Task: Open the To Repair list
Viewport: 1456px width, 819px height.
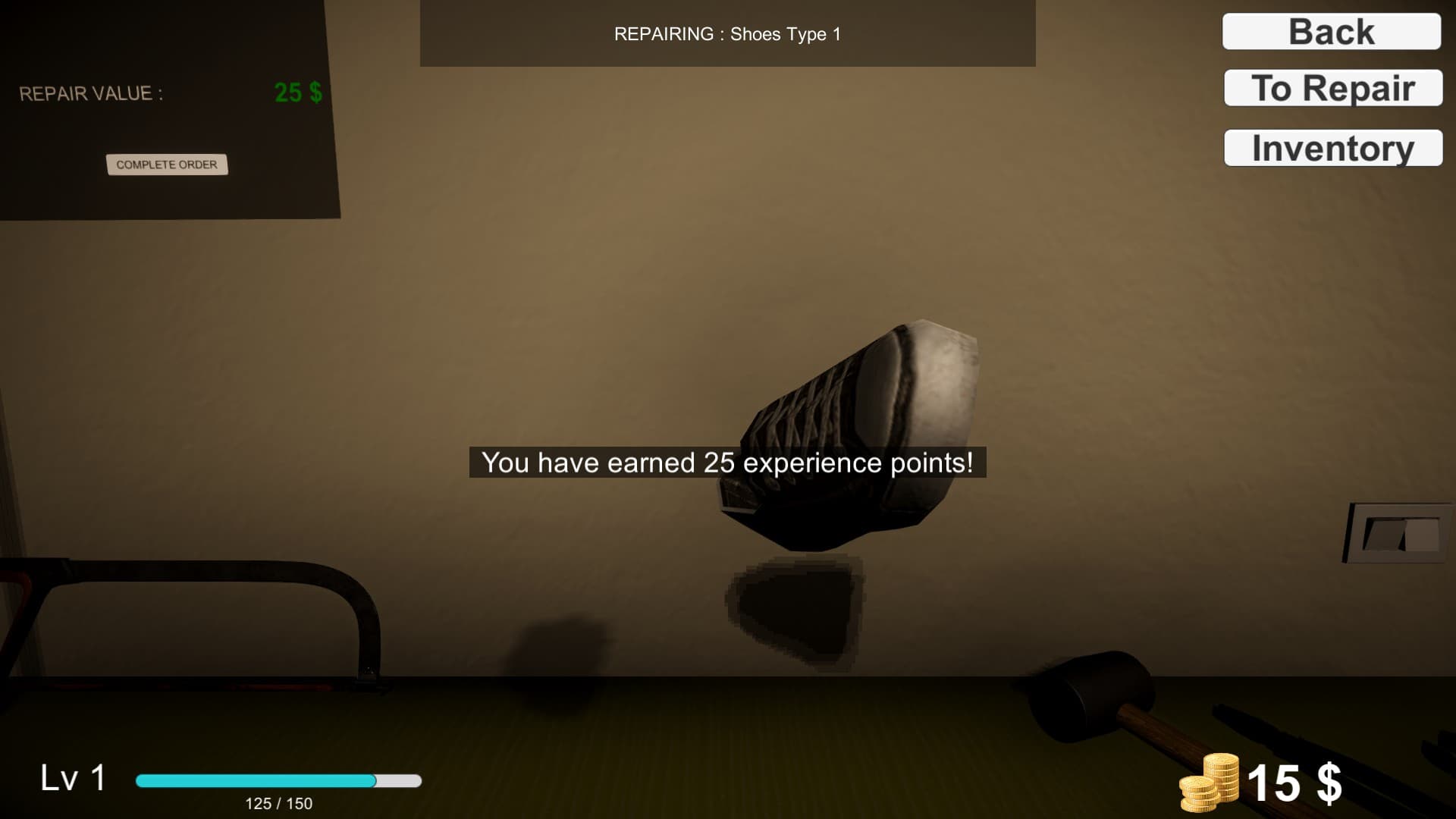Action: coord(1332,89)
